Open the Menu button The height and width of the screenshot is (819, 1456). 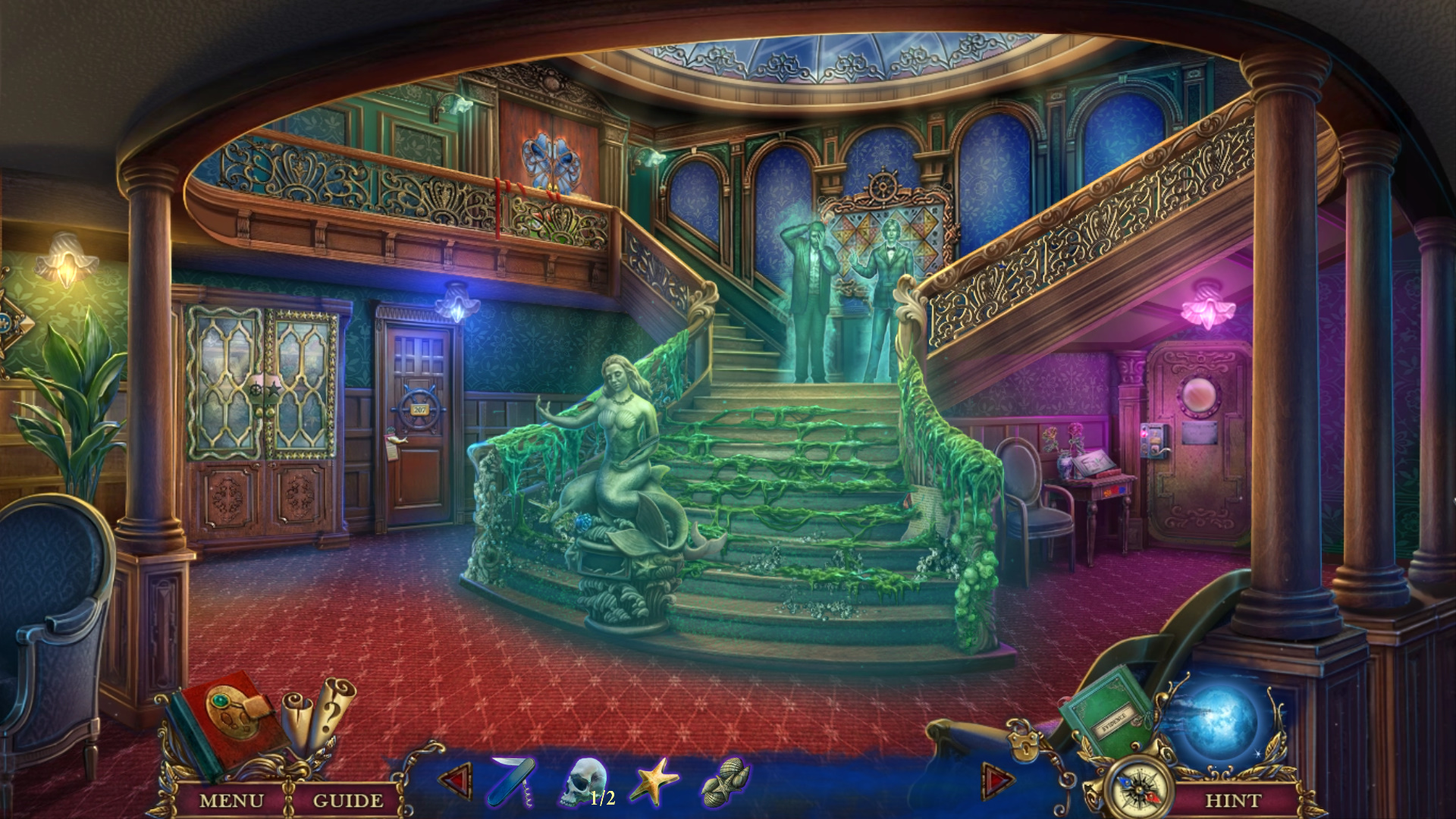click(x=231, y=800)
